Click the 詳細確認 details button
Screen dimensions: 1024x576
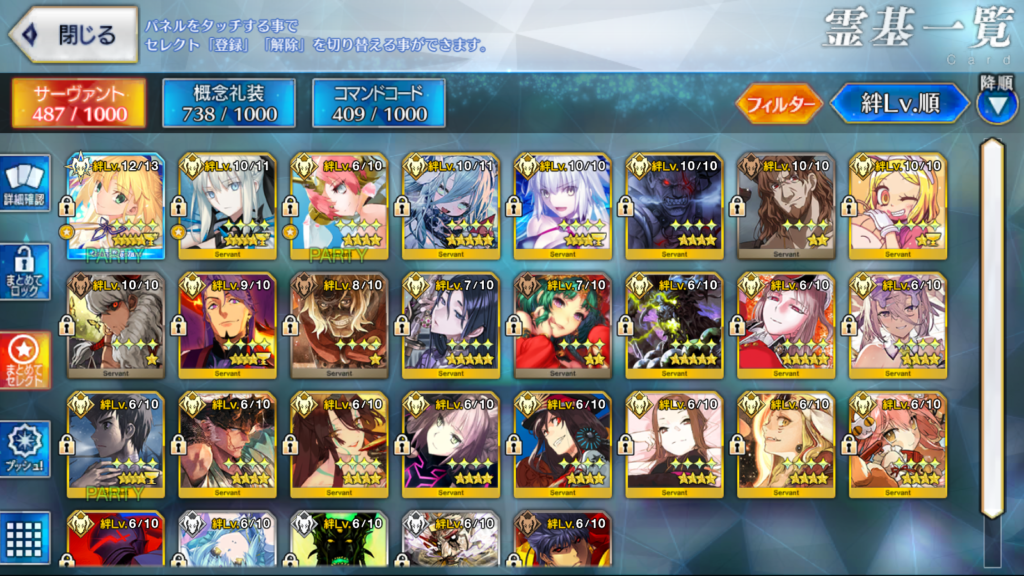coord(24,186)
